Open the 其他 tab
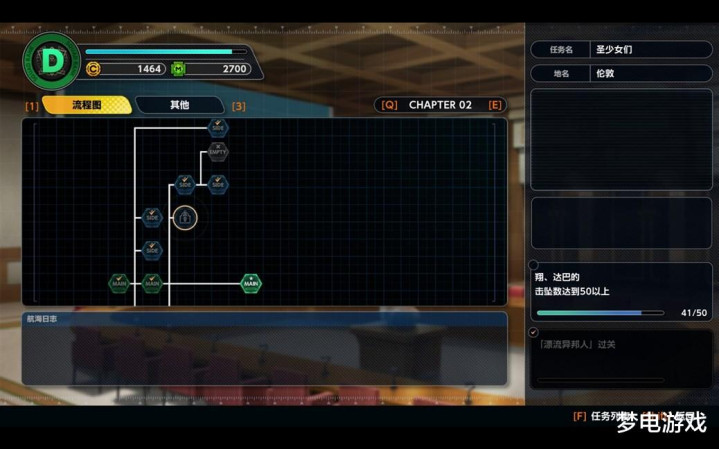 [179, 105]
